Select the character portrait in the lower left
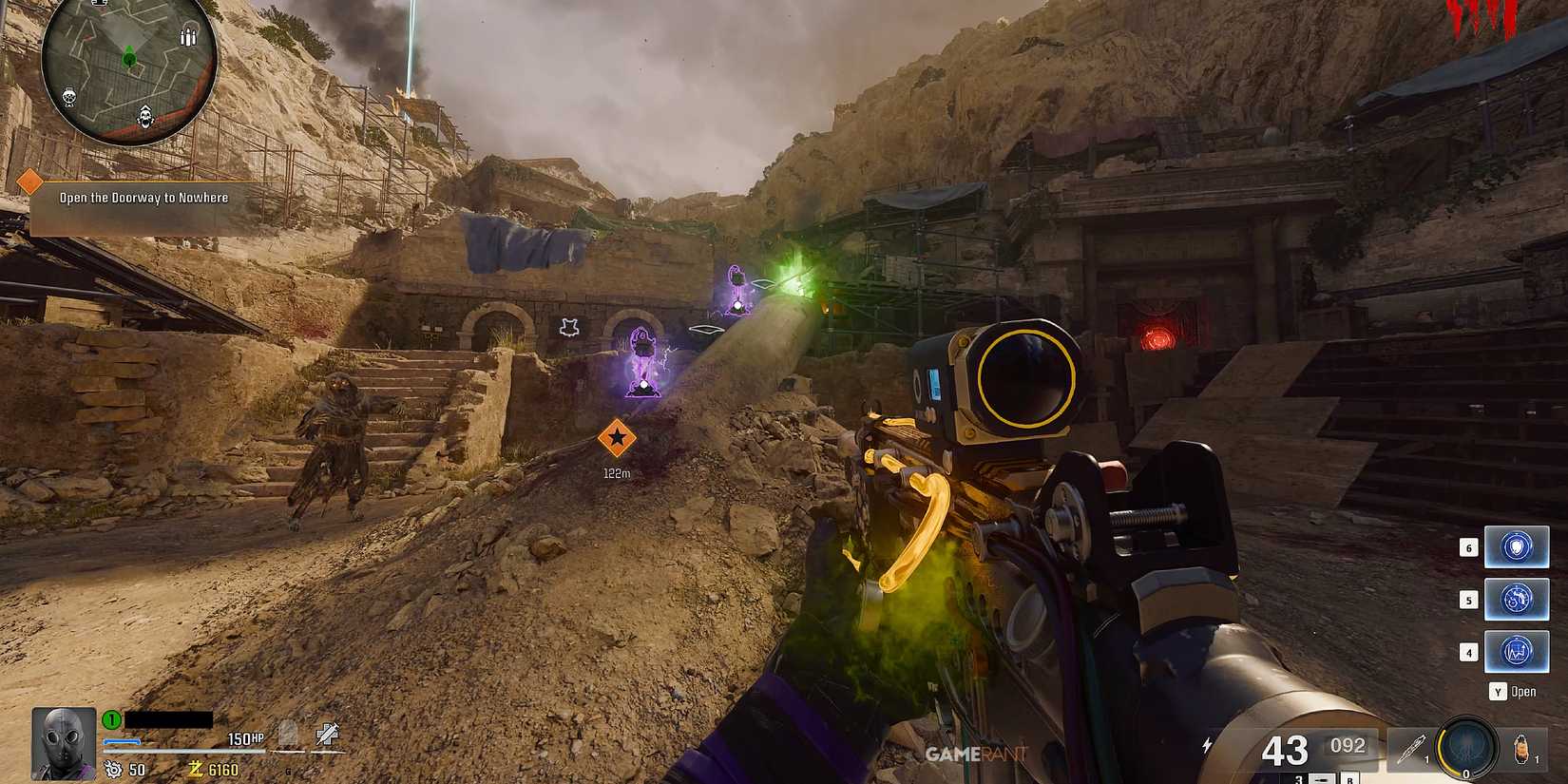 [x=62, y=743]
